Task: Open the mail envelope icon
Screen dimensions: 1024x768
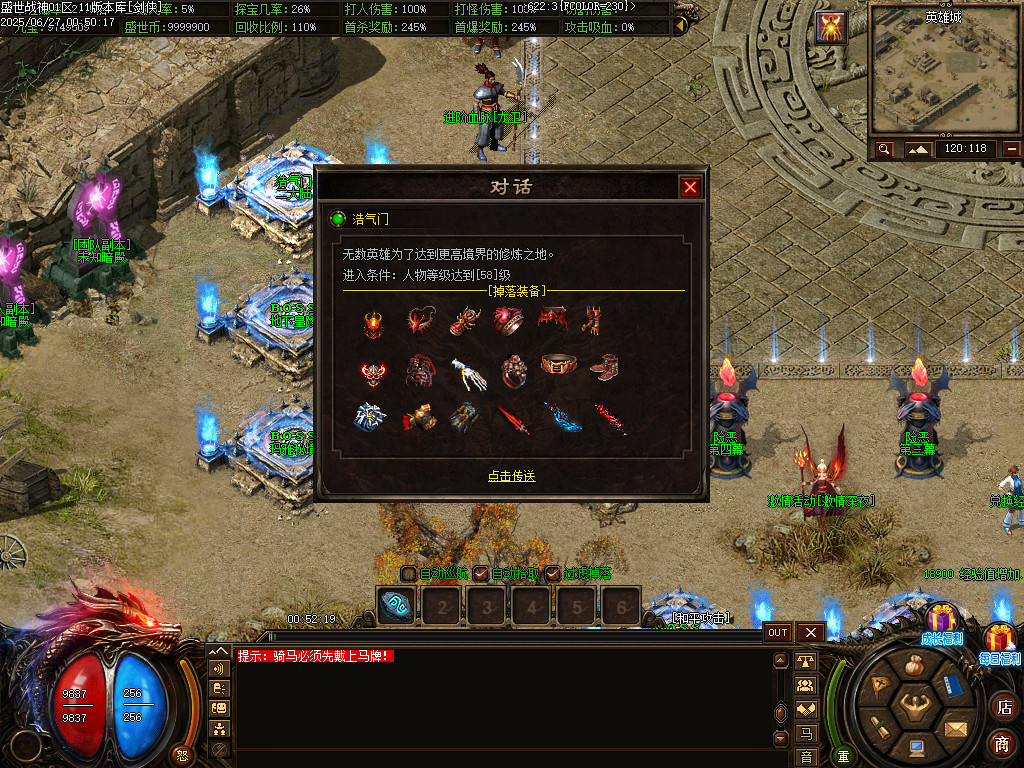Action: (955, 727)
